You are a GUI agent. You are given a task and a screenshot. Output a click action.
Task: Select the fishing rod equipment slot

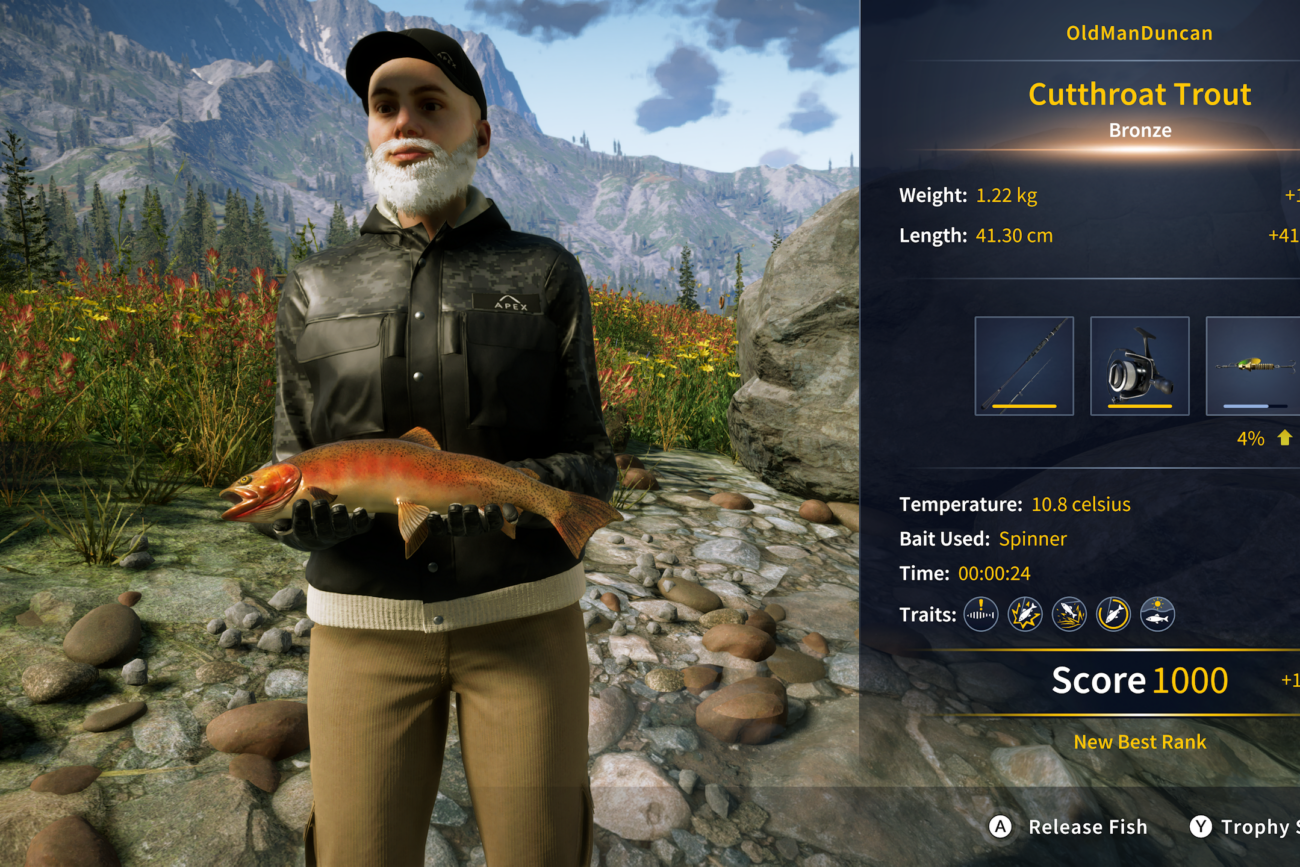[1024, 366]
